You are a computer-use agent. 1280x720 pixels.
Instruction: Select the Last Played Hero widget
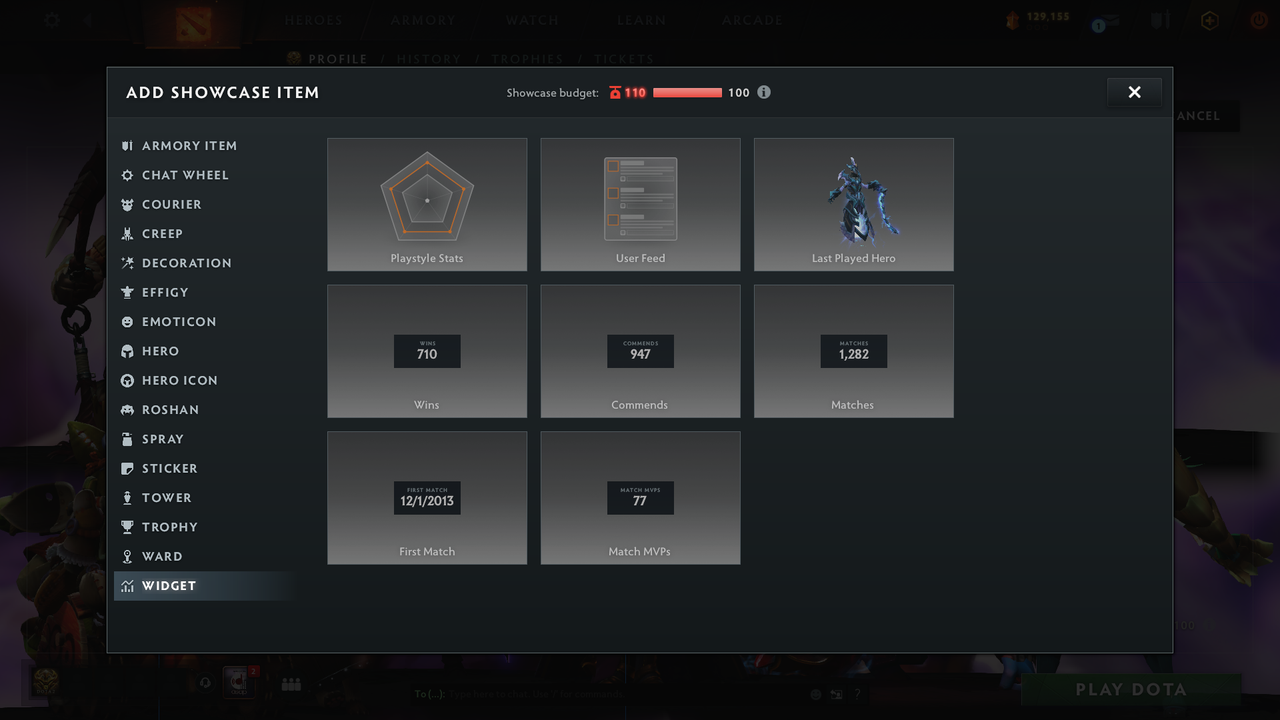click(853, 204)
